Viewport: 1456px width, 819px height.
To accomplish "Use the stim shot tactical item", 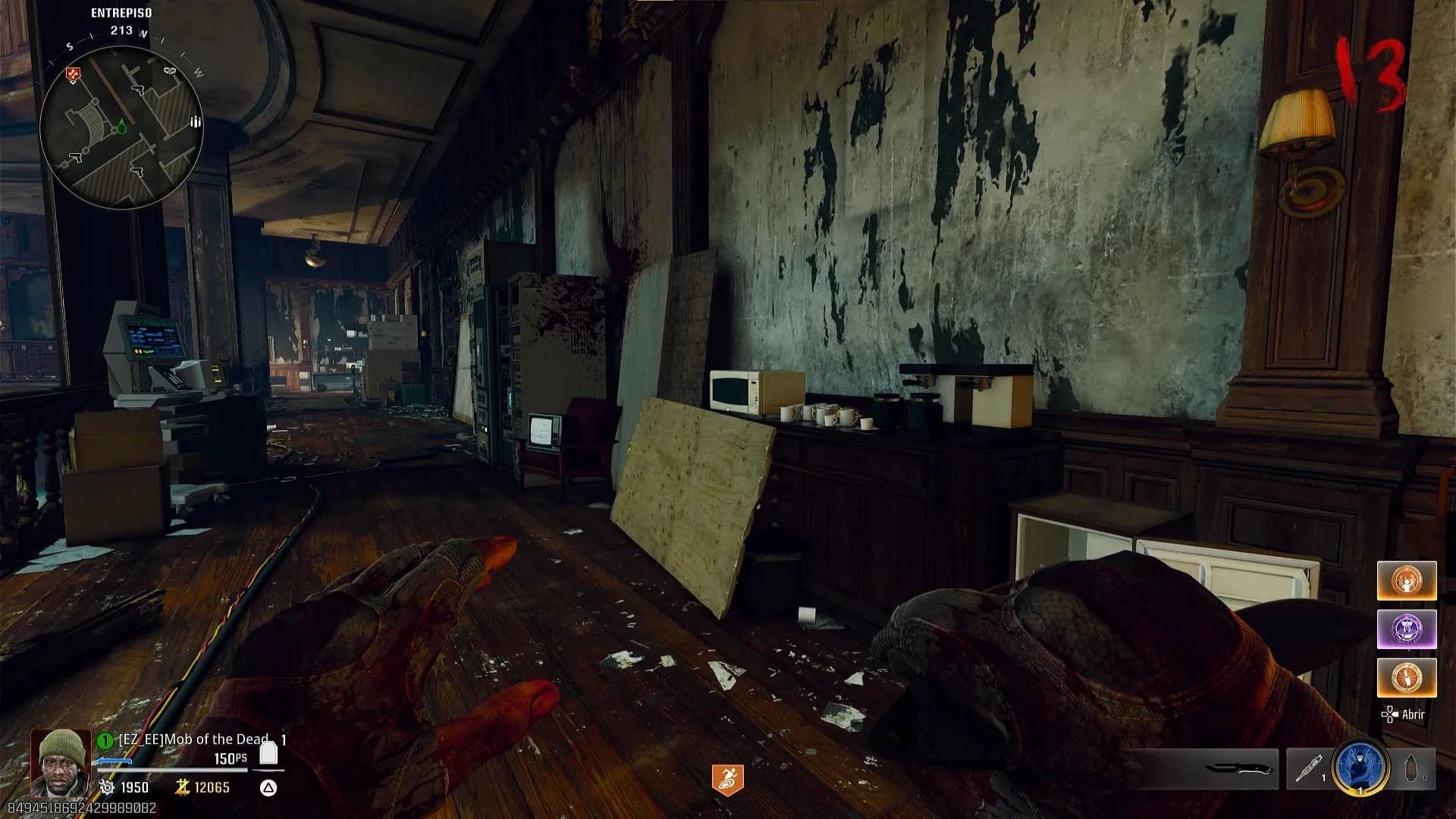I will [x=1307, y=769].
